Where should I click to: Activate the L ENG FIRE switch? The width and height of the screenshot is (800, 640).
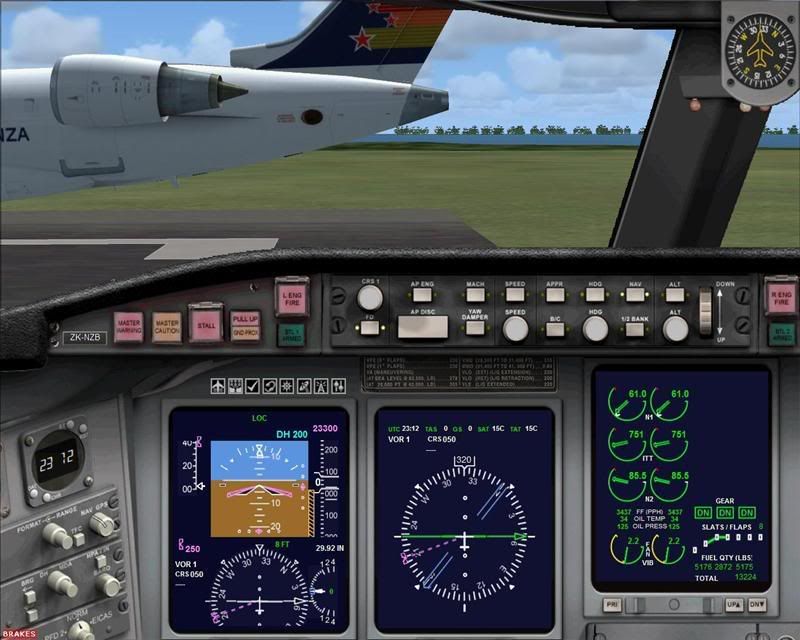click(x=292, y=295)
